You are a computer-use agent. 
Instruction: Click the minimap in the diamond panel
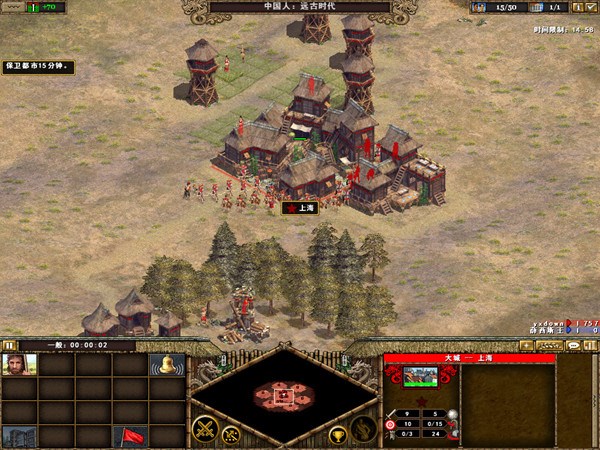[x=284, y=393]
